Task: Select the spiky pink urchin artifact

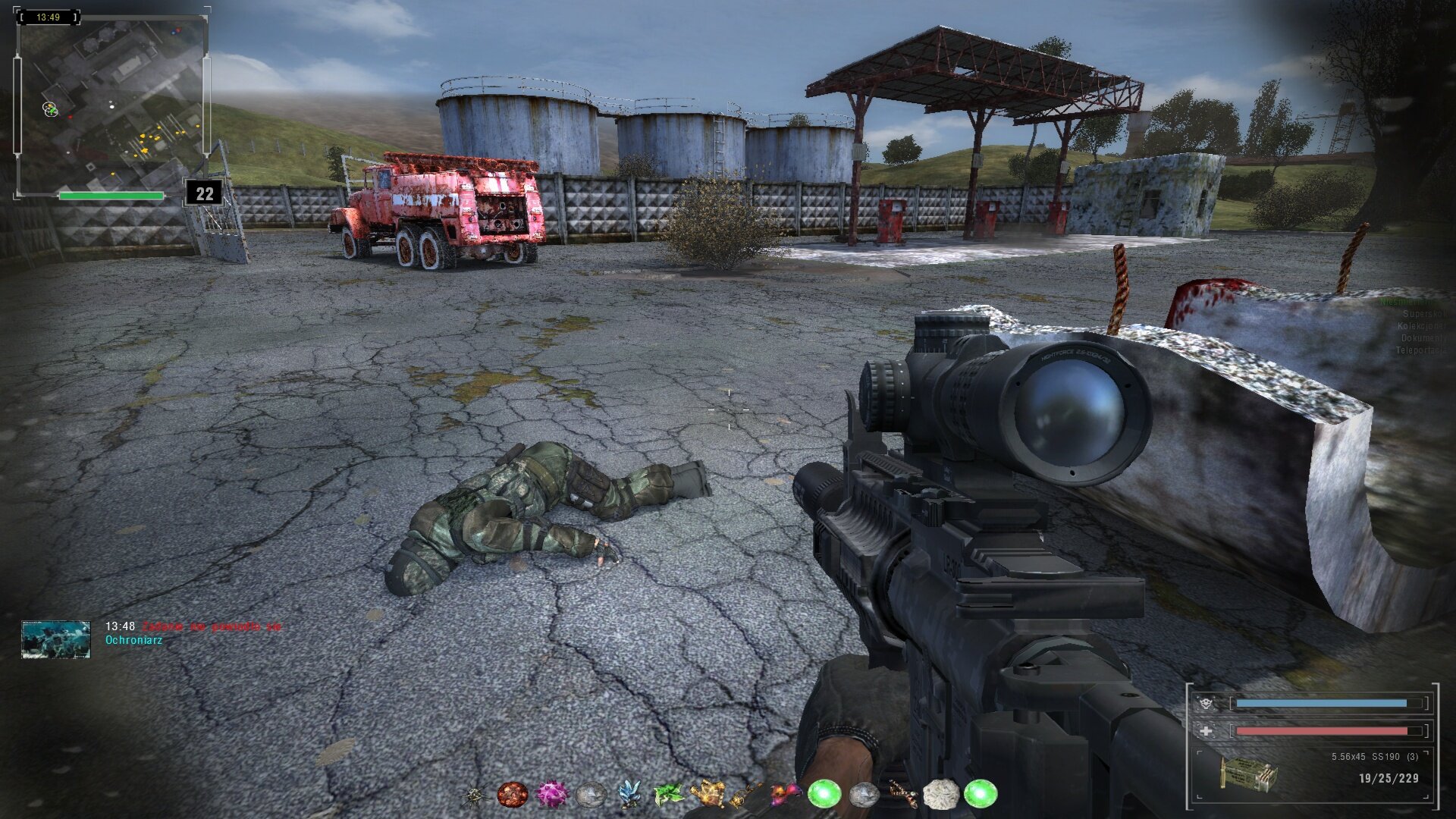Action: pos(551,794)
